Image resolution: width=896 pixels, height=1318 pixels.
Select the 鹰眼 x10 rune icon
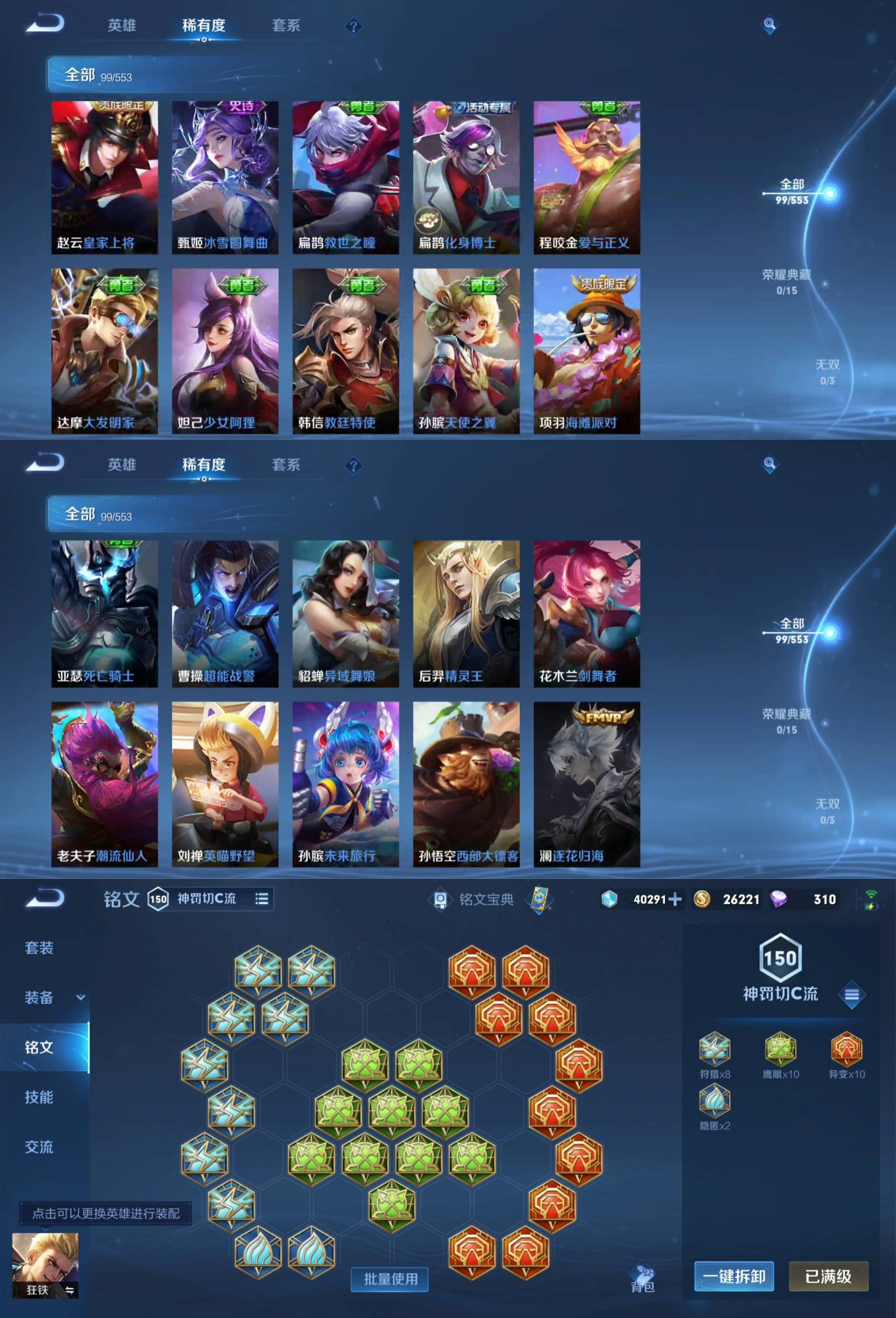(x=781, y=1049)
